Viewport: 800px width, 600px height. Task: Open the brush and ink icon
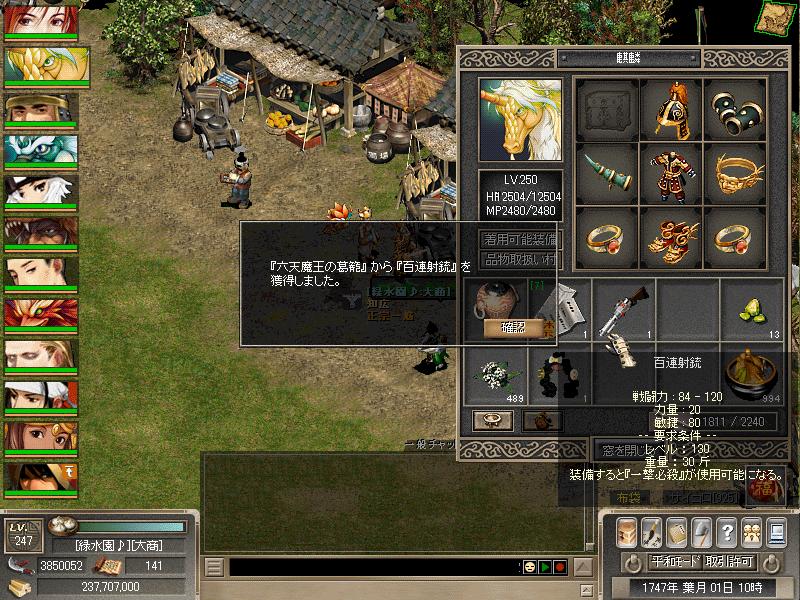(651, 531)
